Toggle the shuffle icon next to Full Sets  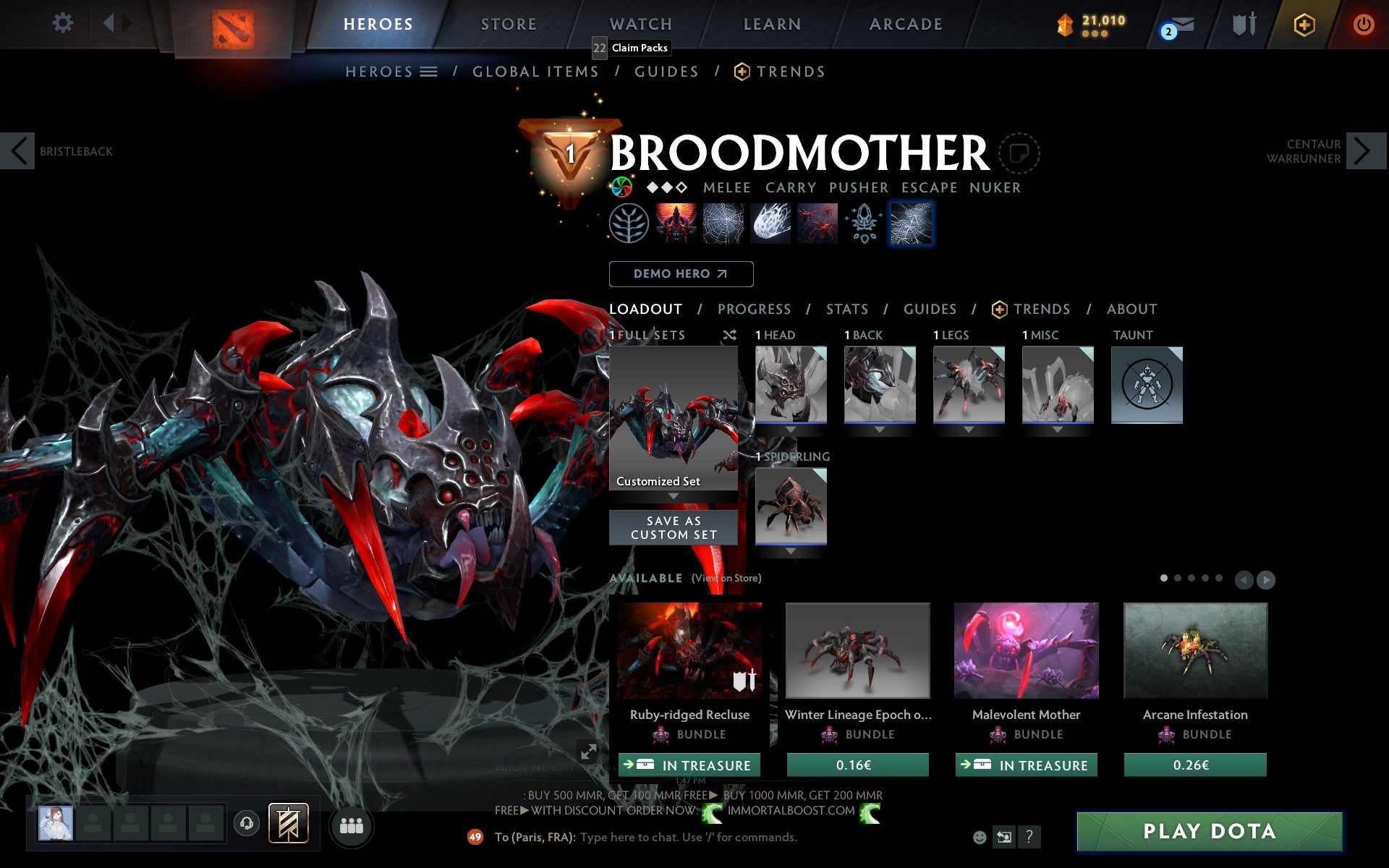(x=729, y=335)
